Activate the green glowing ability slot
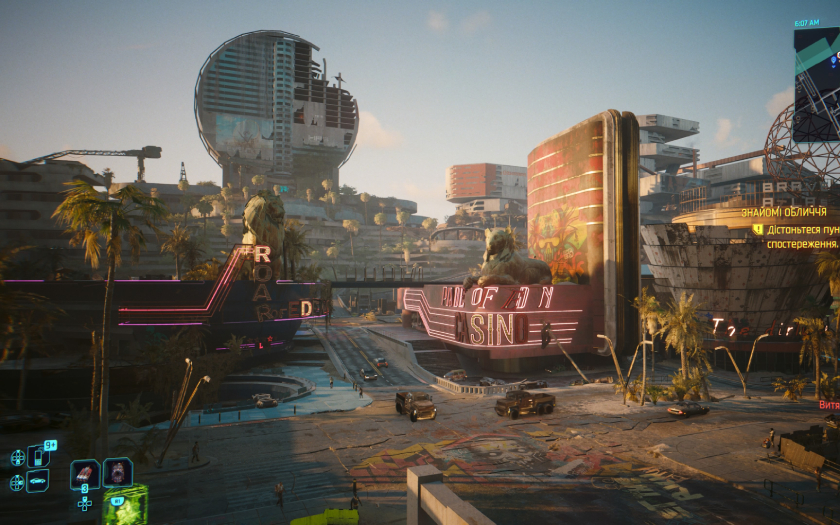This screenshot has width=840, height=525. 125,505
